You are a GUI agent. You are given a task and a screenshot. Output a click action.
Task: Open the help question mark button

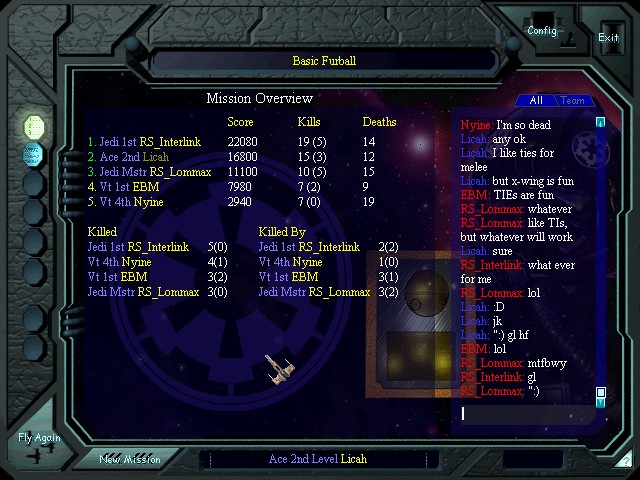pyautogui.click(x=624, y=461)
